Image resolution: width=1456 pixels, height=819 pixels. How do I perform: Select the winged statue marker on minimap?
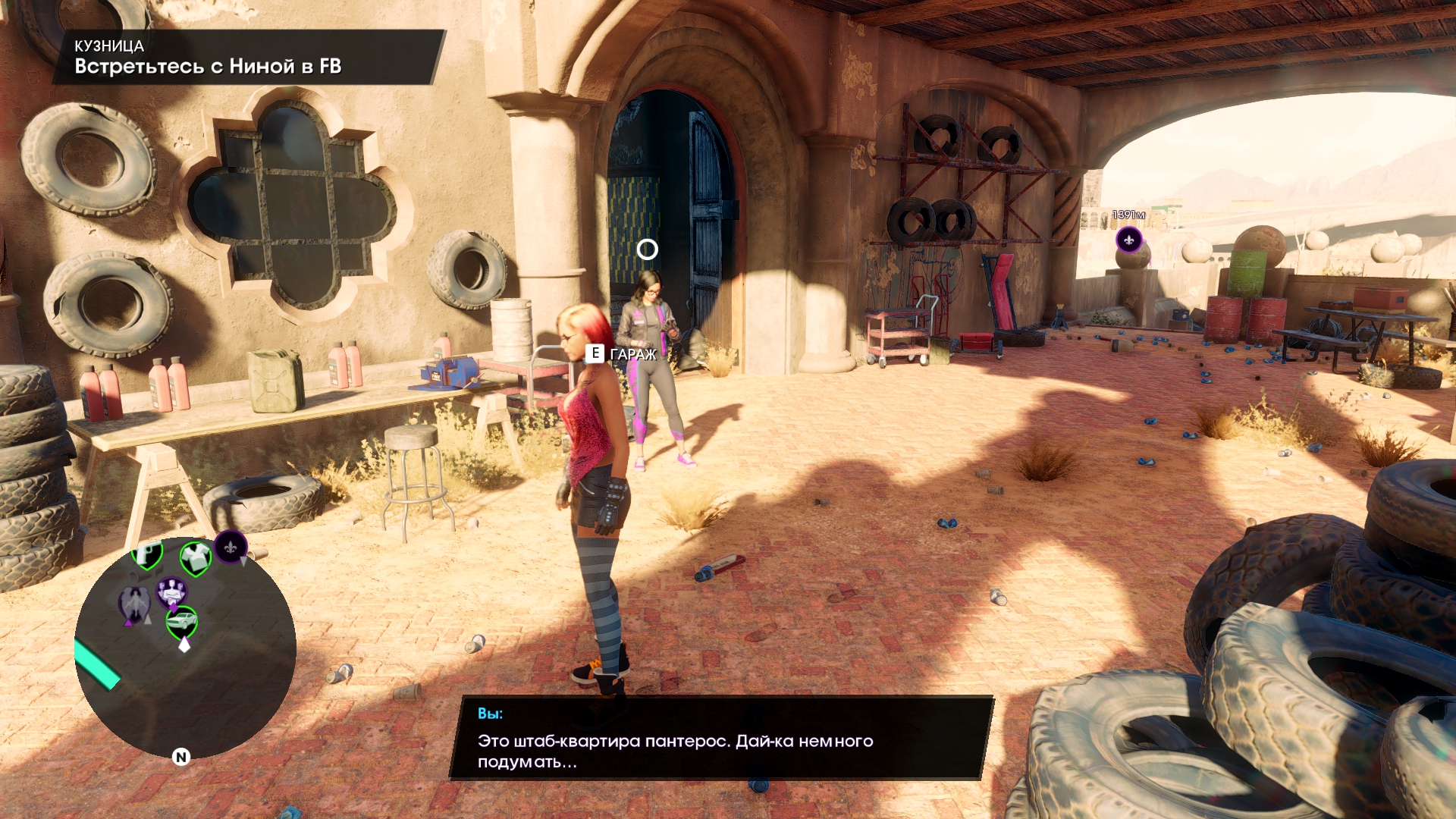(x=134, y=605)
